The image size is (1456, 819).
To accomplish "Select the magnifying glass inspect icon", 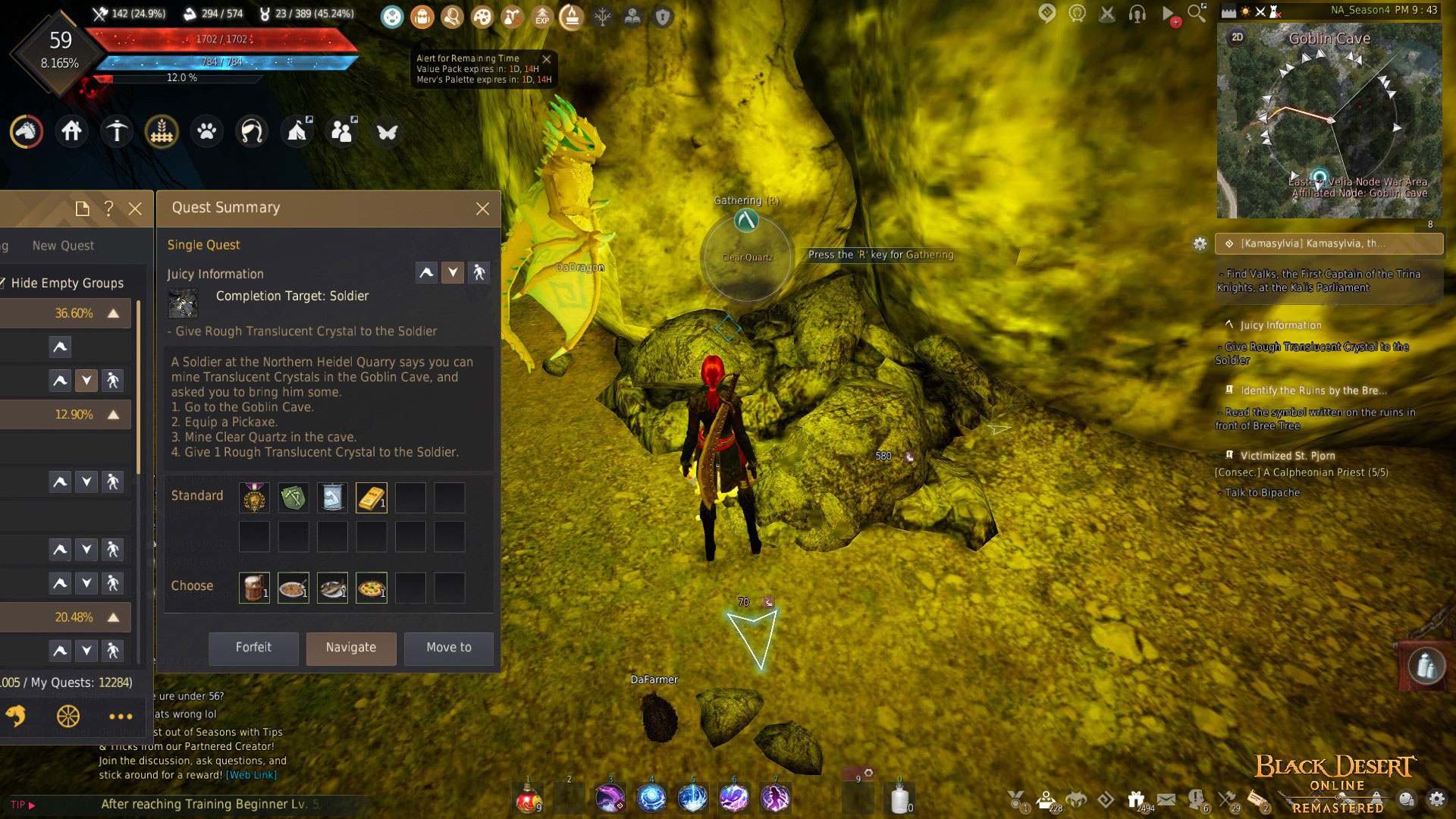I will click(452, 17).
